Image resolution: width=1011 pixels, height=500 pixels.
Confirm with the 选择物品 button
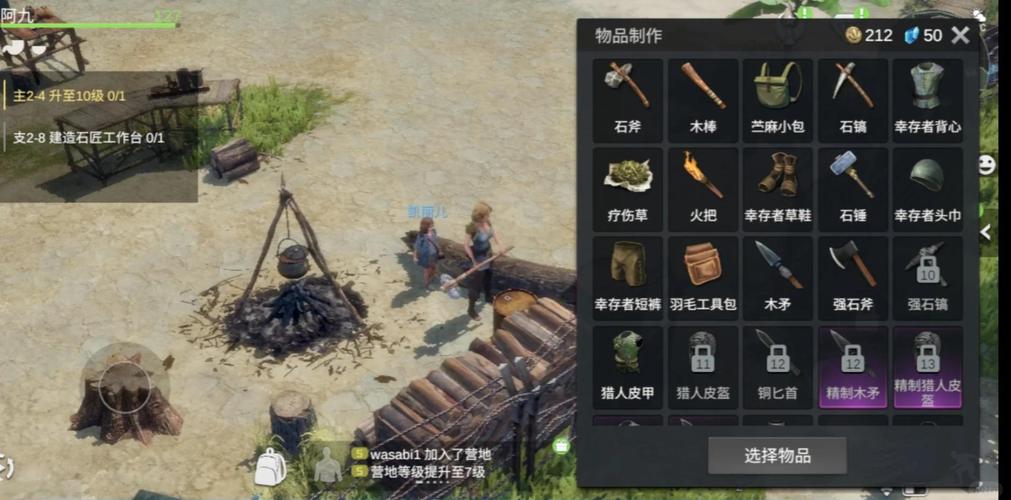coord(777,456)
